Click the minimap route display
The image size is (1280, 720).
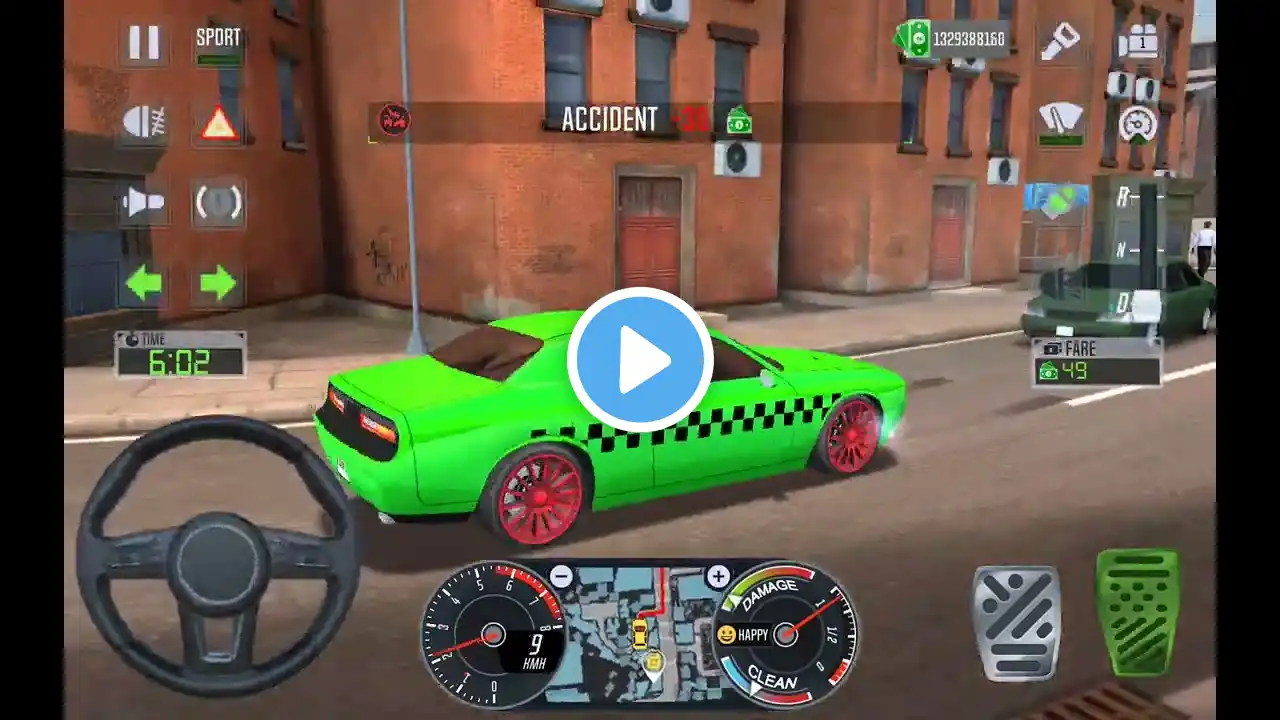click(640, 636)
